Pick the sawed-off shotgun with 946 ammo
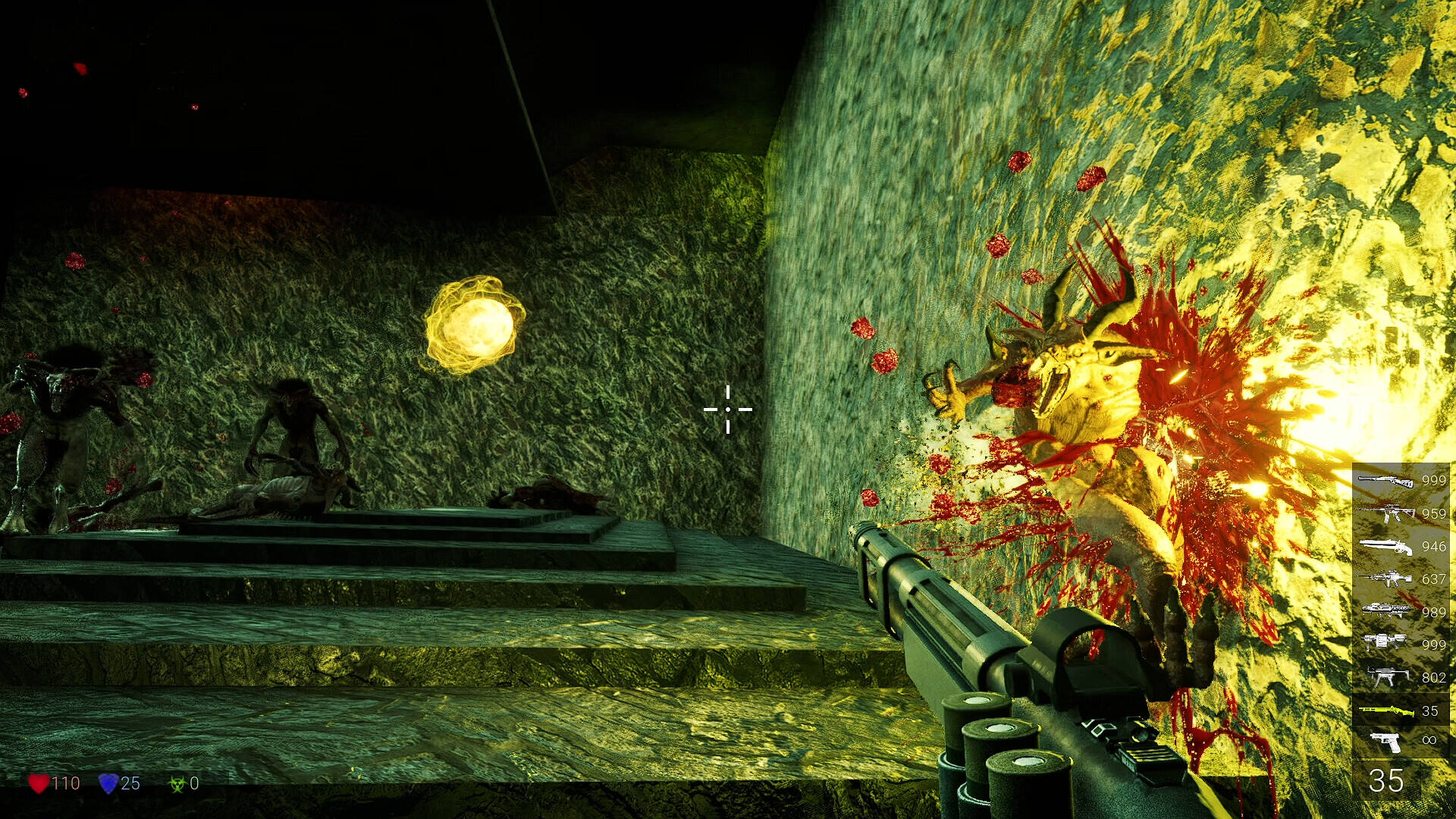Image resolution: width=1456 pixels, height=819 pixels. coord(1386,546)
